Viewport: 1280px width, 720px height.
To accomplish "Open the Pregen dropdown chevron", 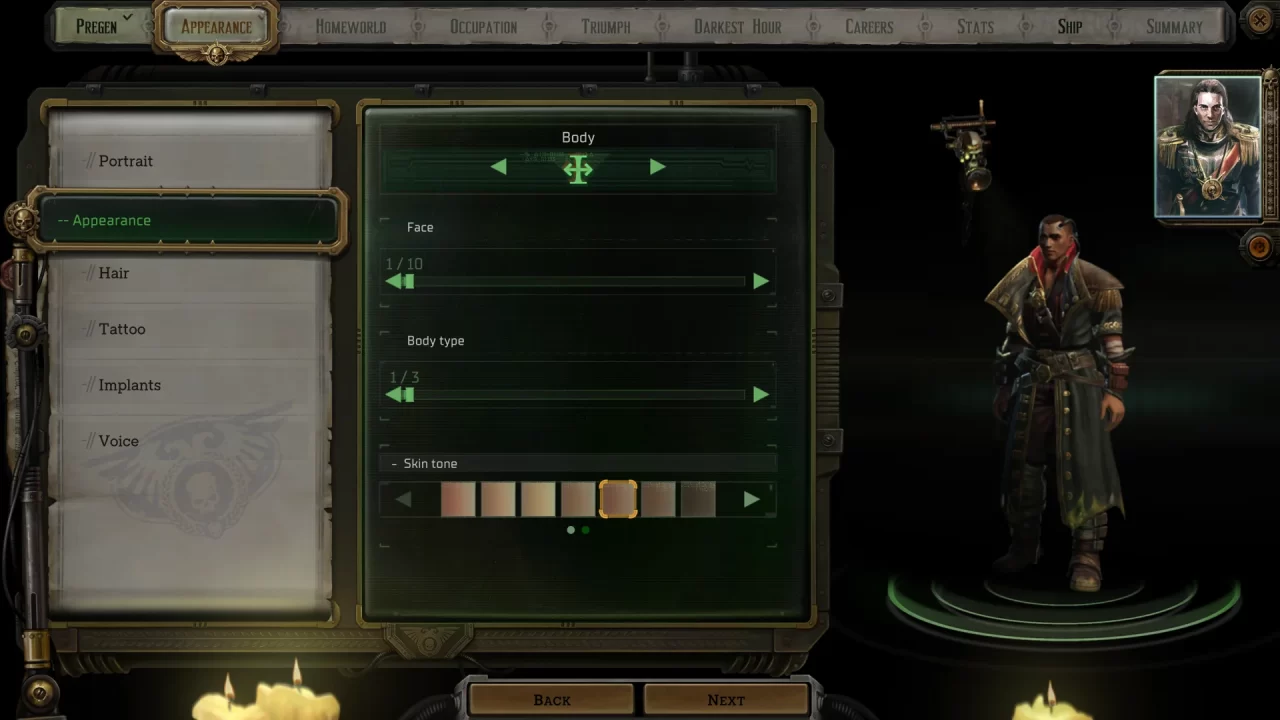I will click(126, 16).
